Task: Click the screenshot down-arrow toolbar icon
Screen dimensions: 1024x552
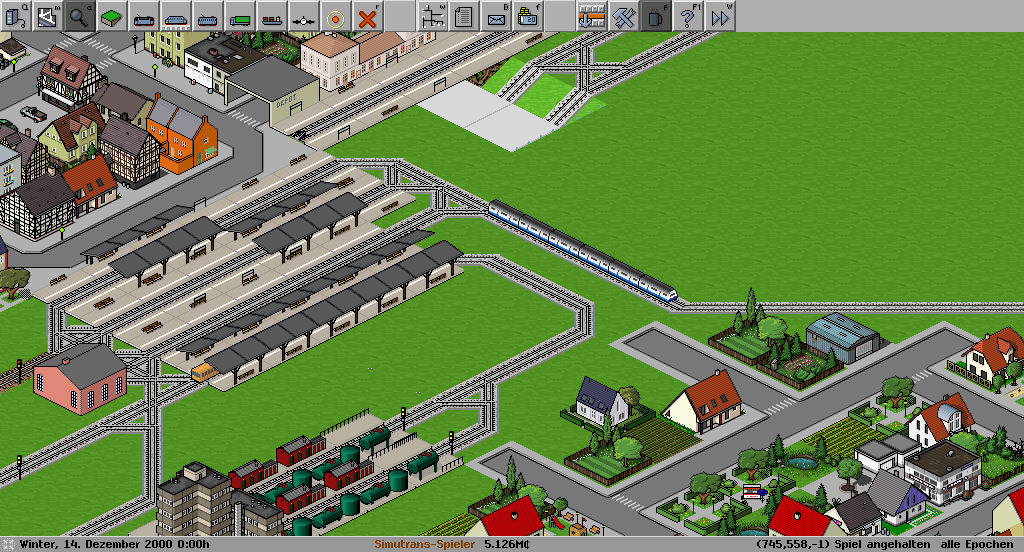Action: click(x=591, y=15)
